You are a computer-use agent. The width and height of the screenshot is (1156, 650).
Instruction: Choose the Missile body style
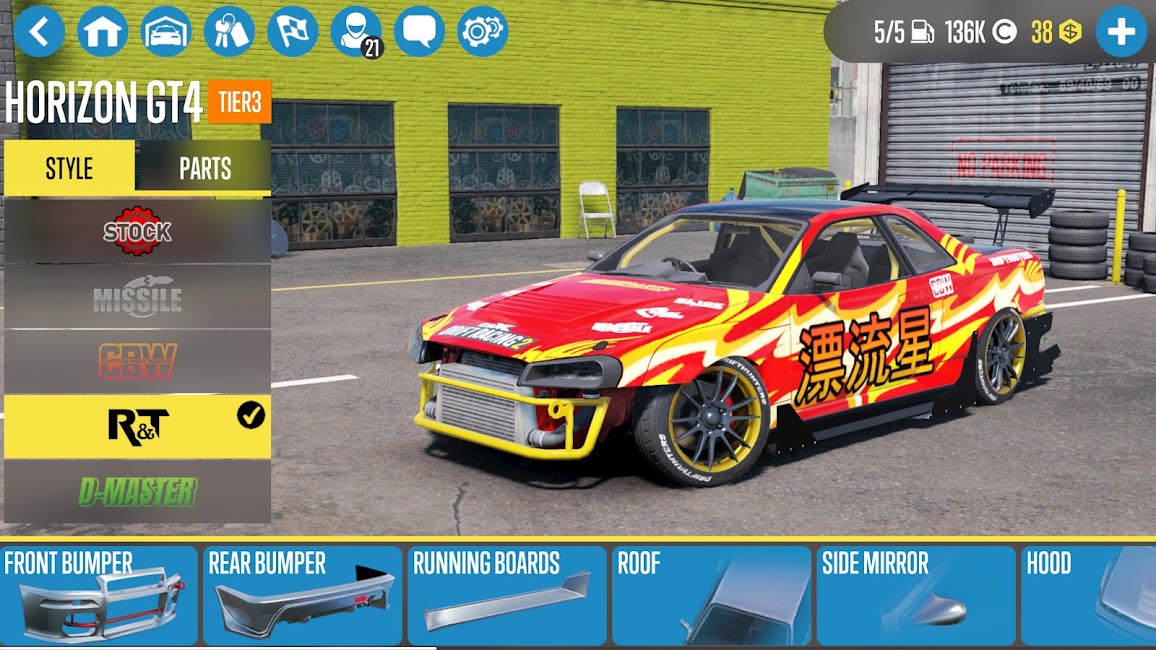137,296
